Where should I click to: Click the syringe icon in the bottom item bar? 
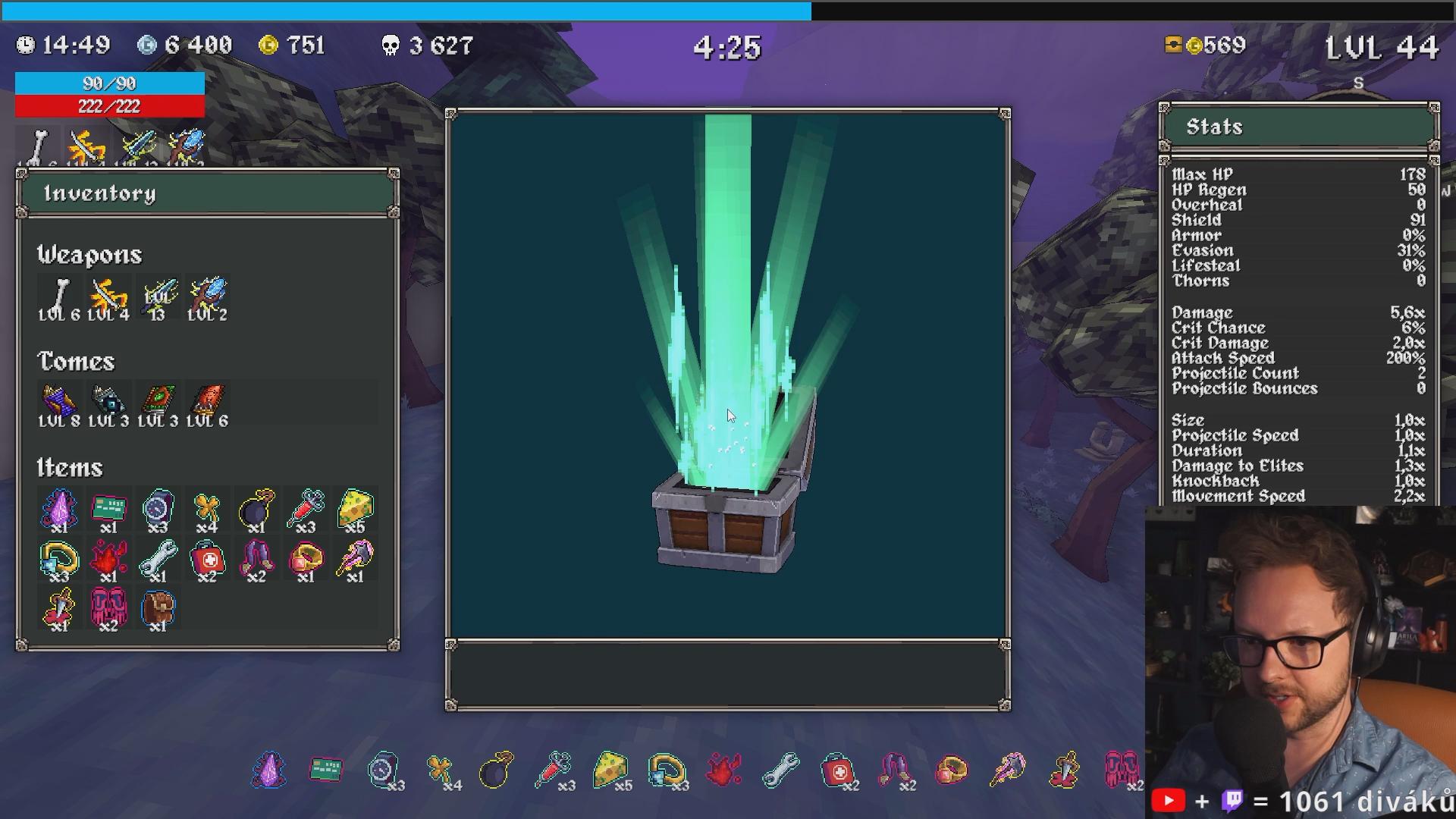pyautogui.click(x=554, y=770)
